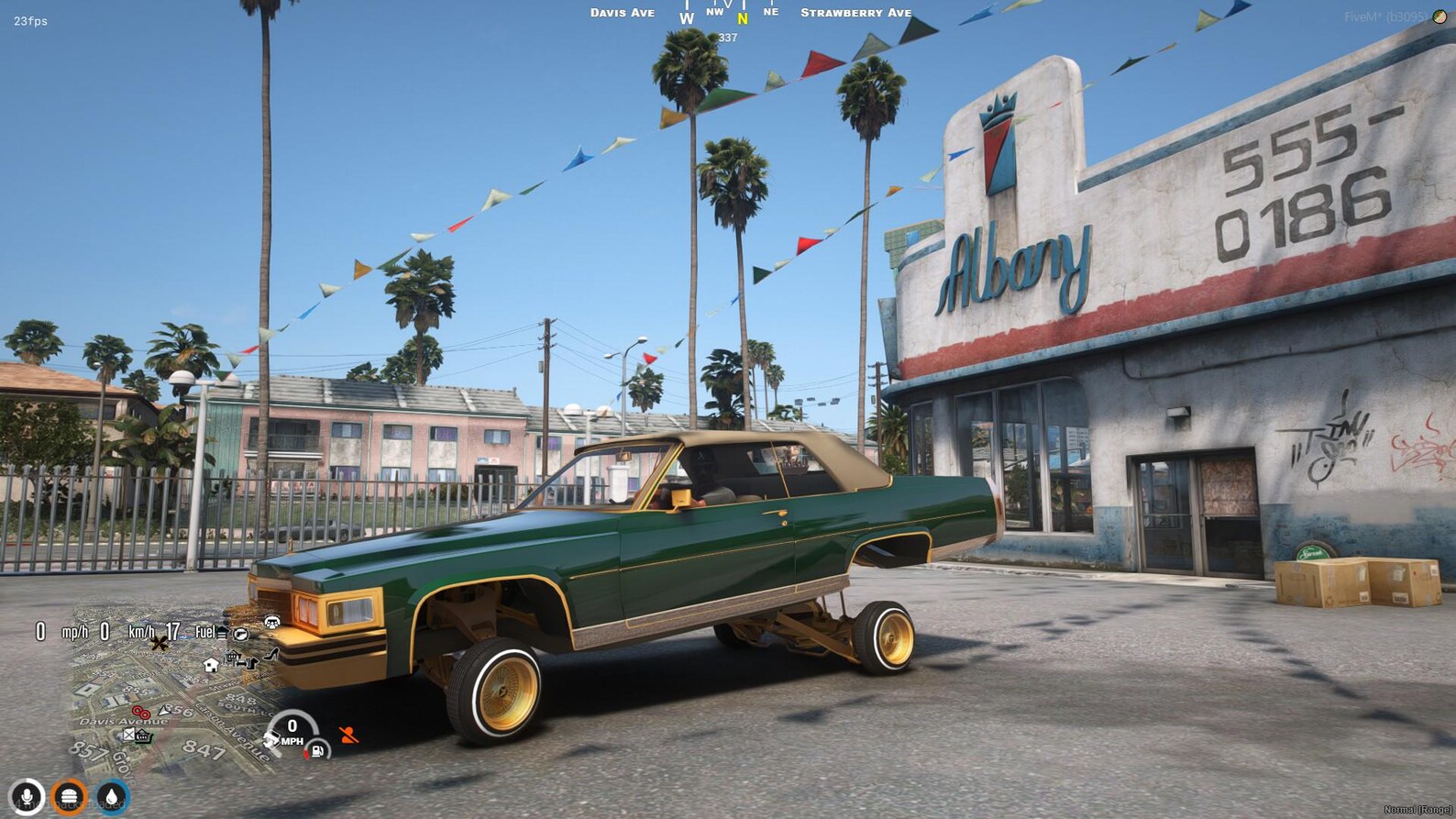Click the fuel level bar next to Fuel
1456x819 pixels.
221,634
